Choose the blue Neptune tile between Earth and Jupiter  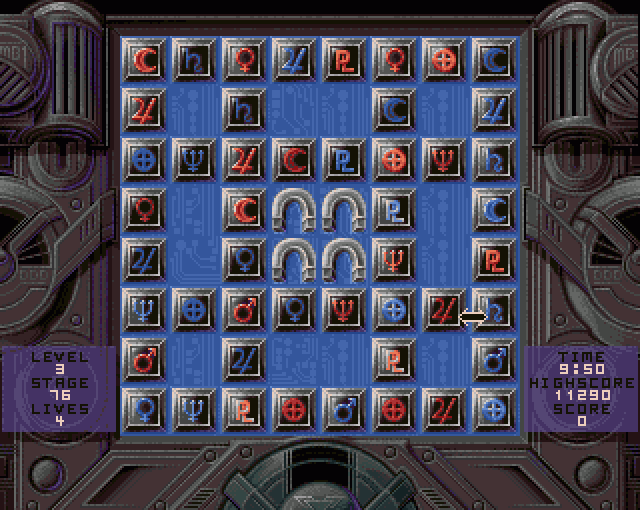click(194, 160)
